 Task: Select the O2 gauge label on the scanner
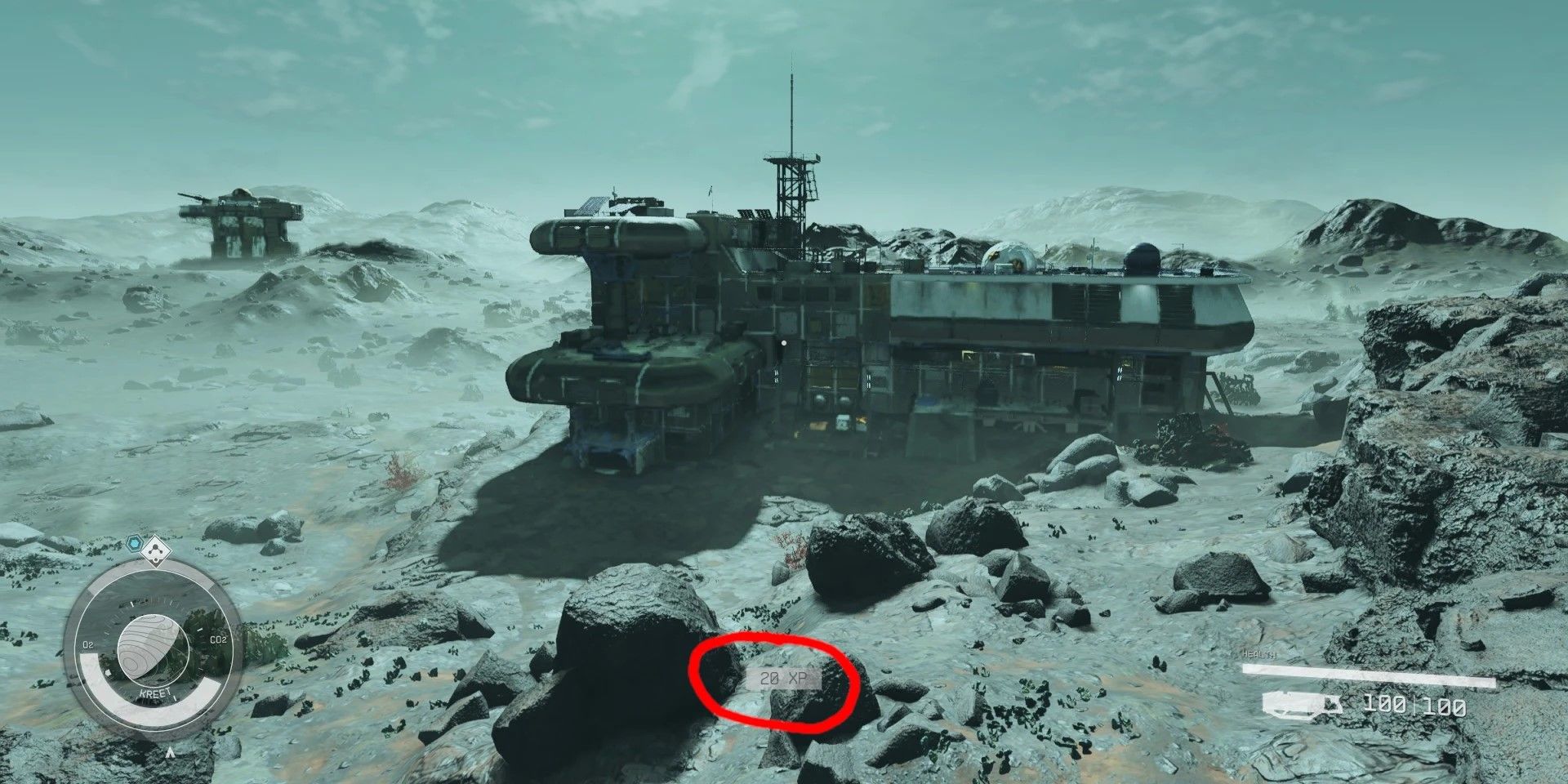pyautogui.click(x=88, y=644)
